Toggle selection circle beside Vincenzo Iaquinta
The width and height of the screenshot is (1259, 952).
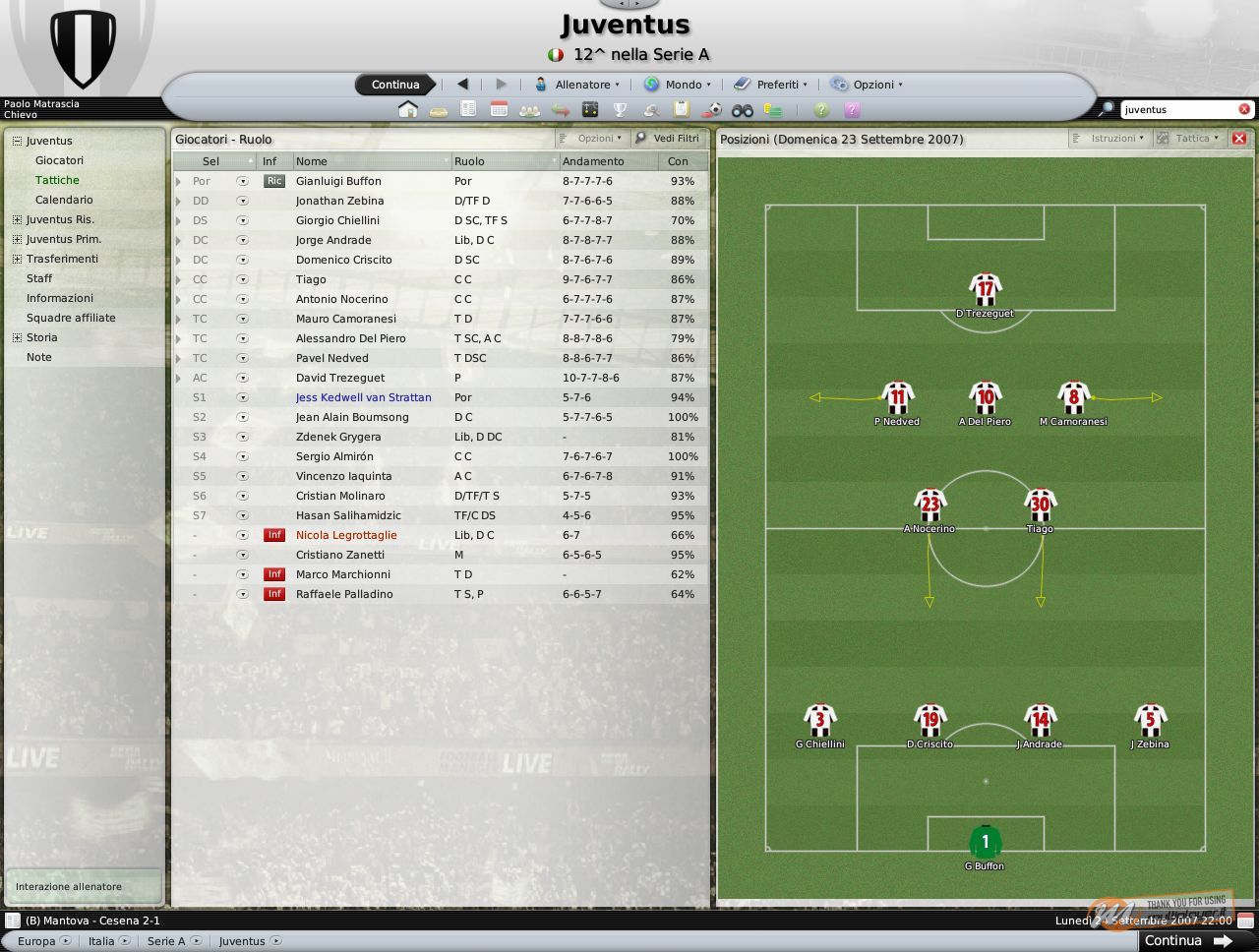coord(242,476)
